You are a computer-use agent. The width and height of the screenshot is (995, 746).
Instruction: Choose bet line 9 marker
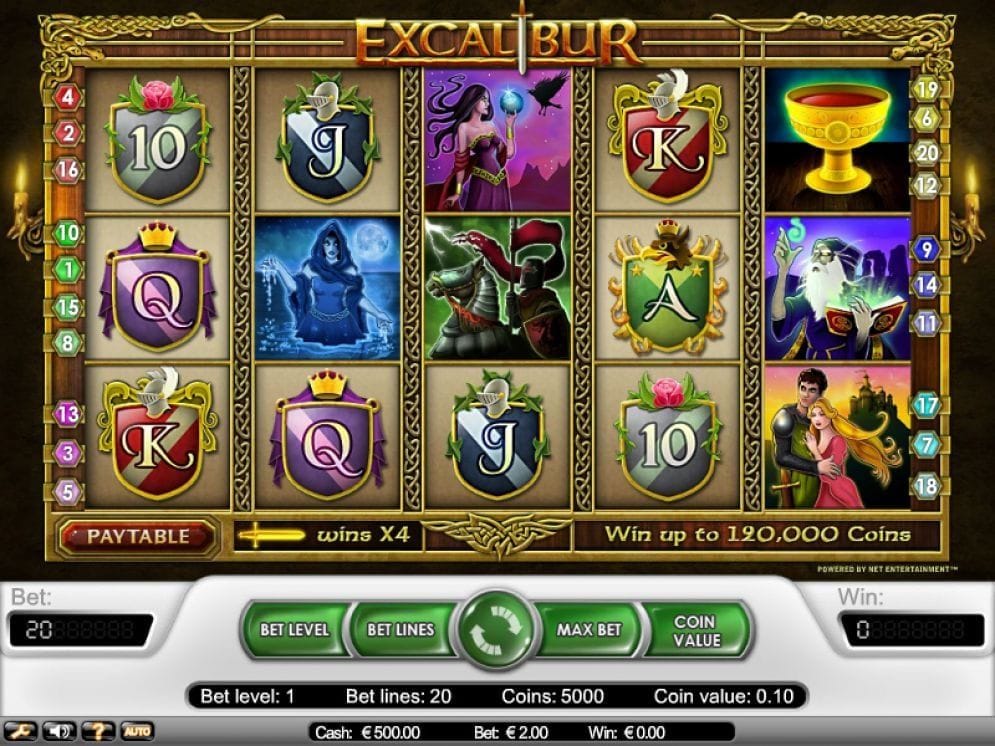click(x=926, y=249)
